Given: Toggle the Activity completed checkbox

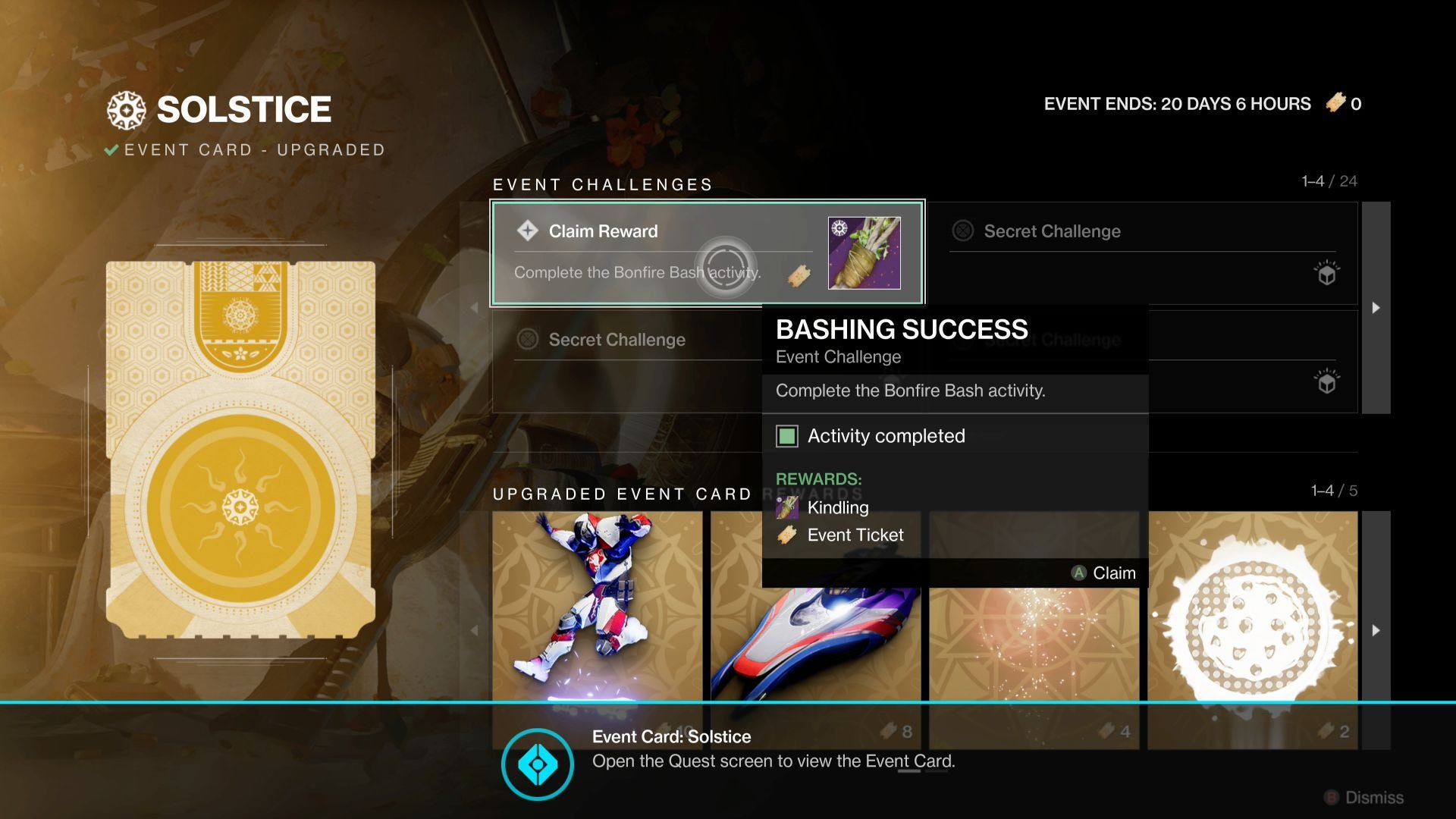Looking at the screenshot, I should [x=789, y=435].
